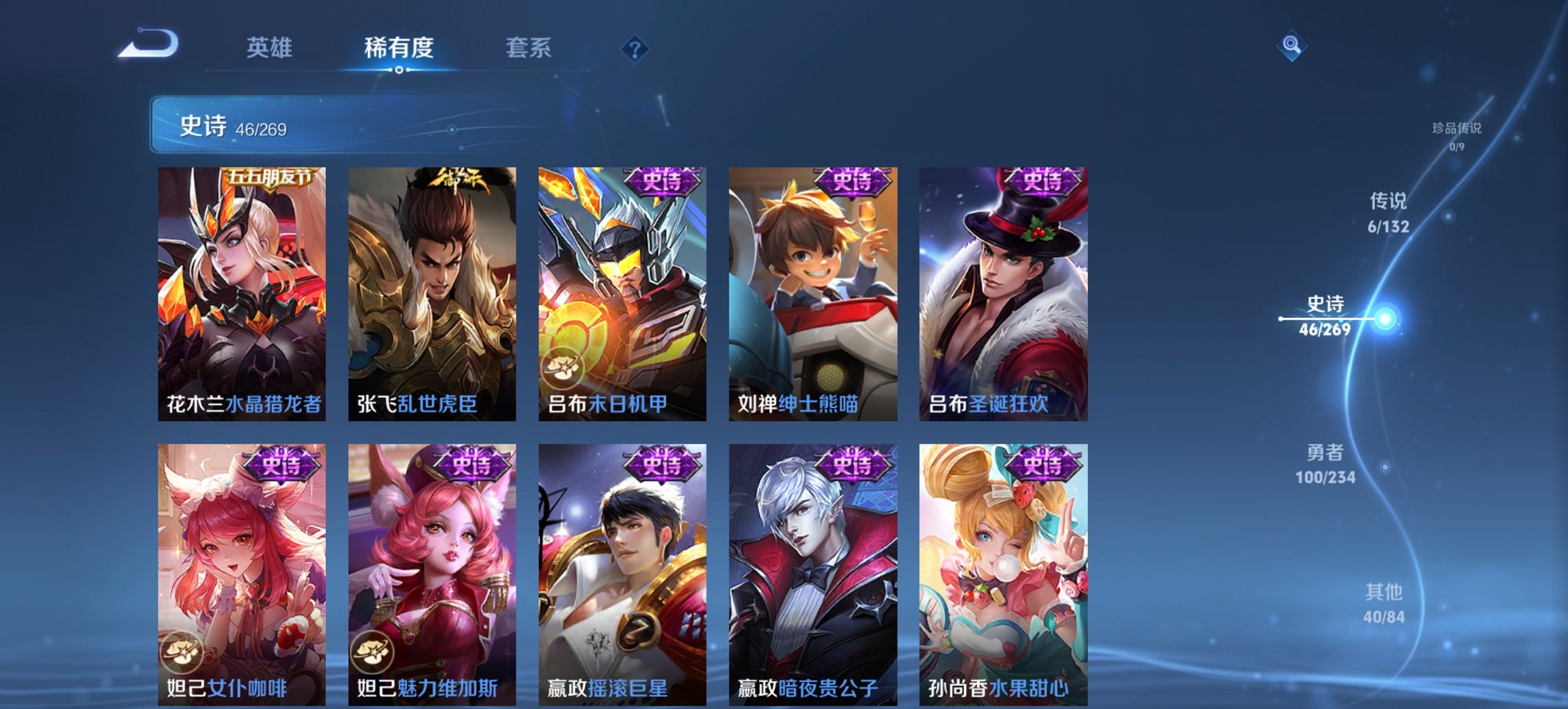Switch to the 英雄 tab
Image resolution: width=1568 pixels, height=709 pixels.
coord(271,48)
